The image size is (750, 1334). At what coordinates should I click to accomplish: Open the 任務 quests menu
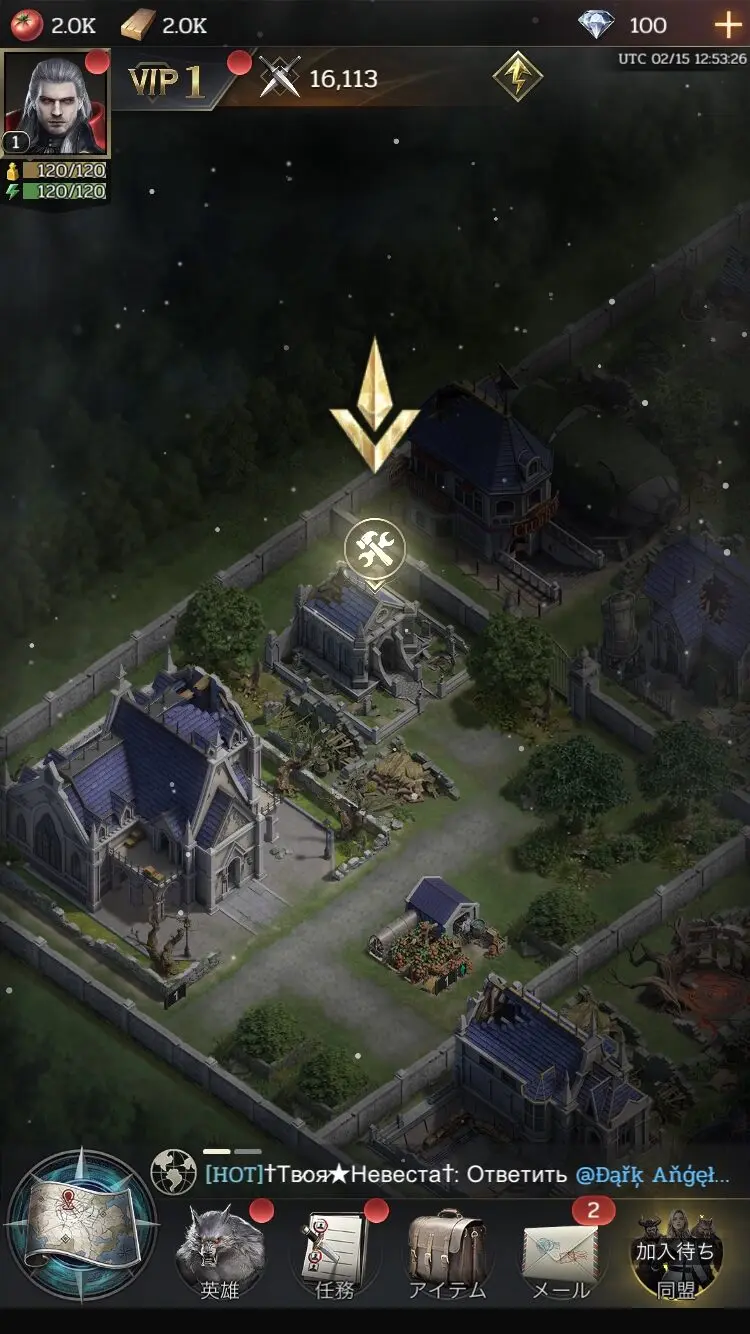(x=335, y=1250)
